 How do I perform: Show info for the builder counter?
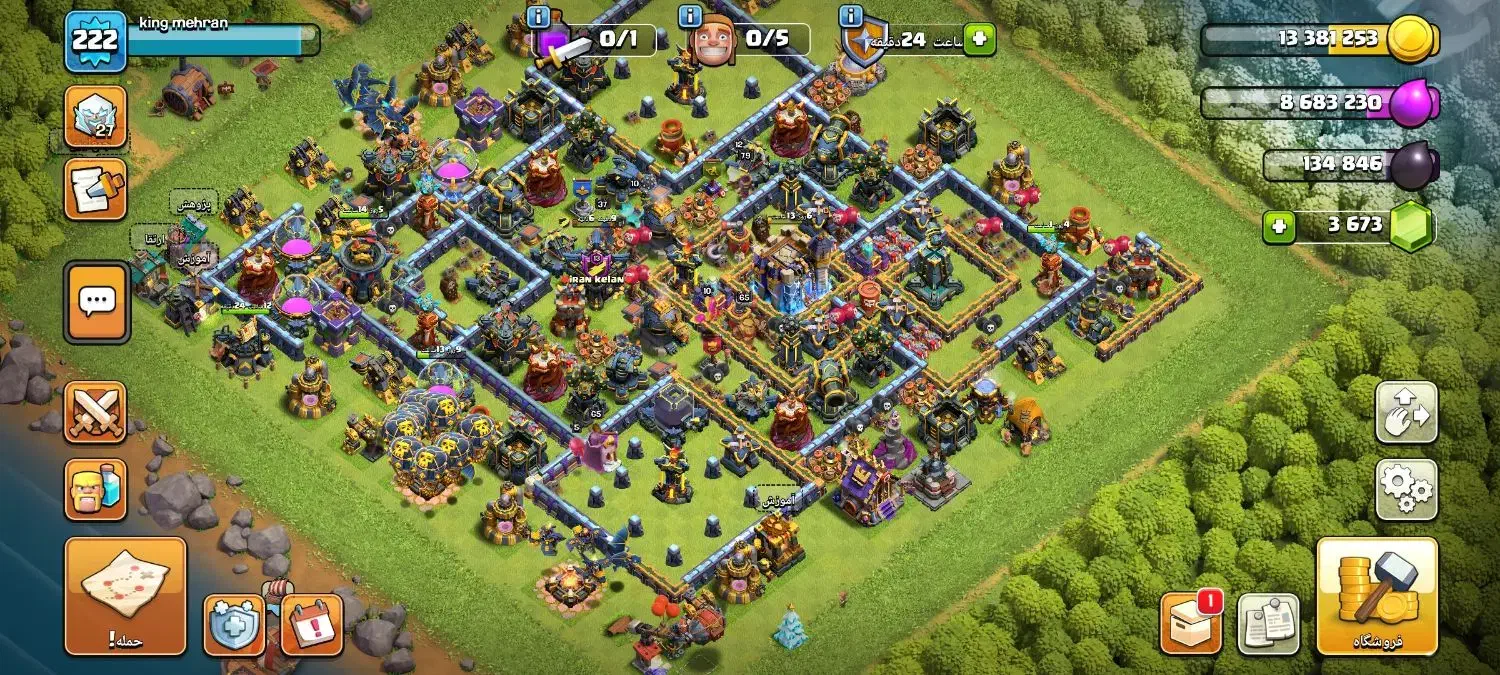(690, 16)
